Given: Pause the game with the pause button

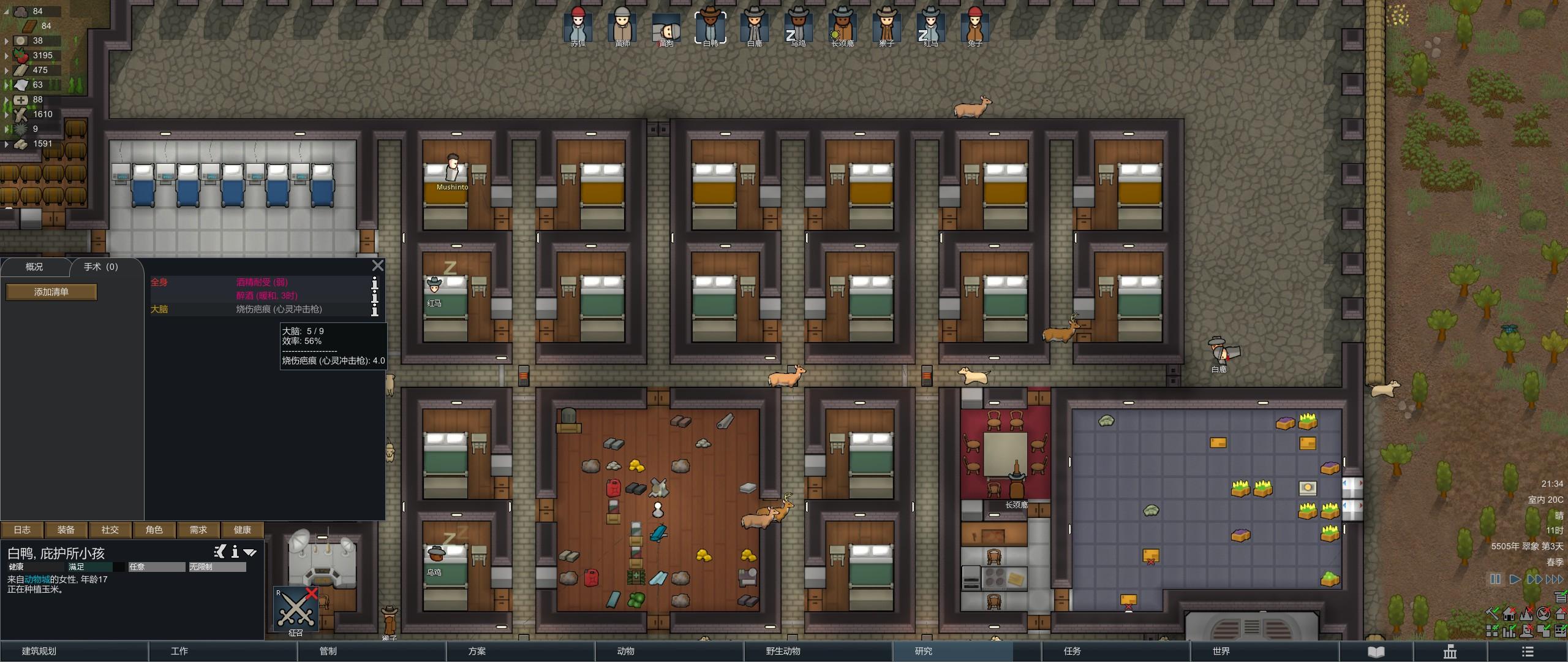Looking at the screenshot, I should click(1495, 579).
